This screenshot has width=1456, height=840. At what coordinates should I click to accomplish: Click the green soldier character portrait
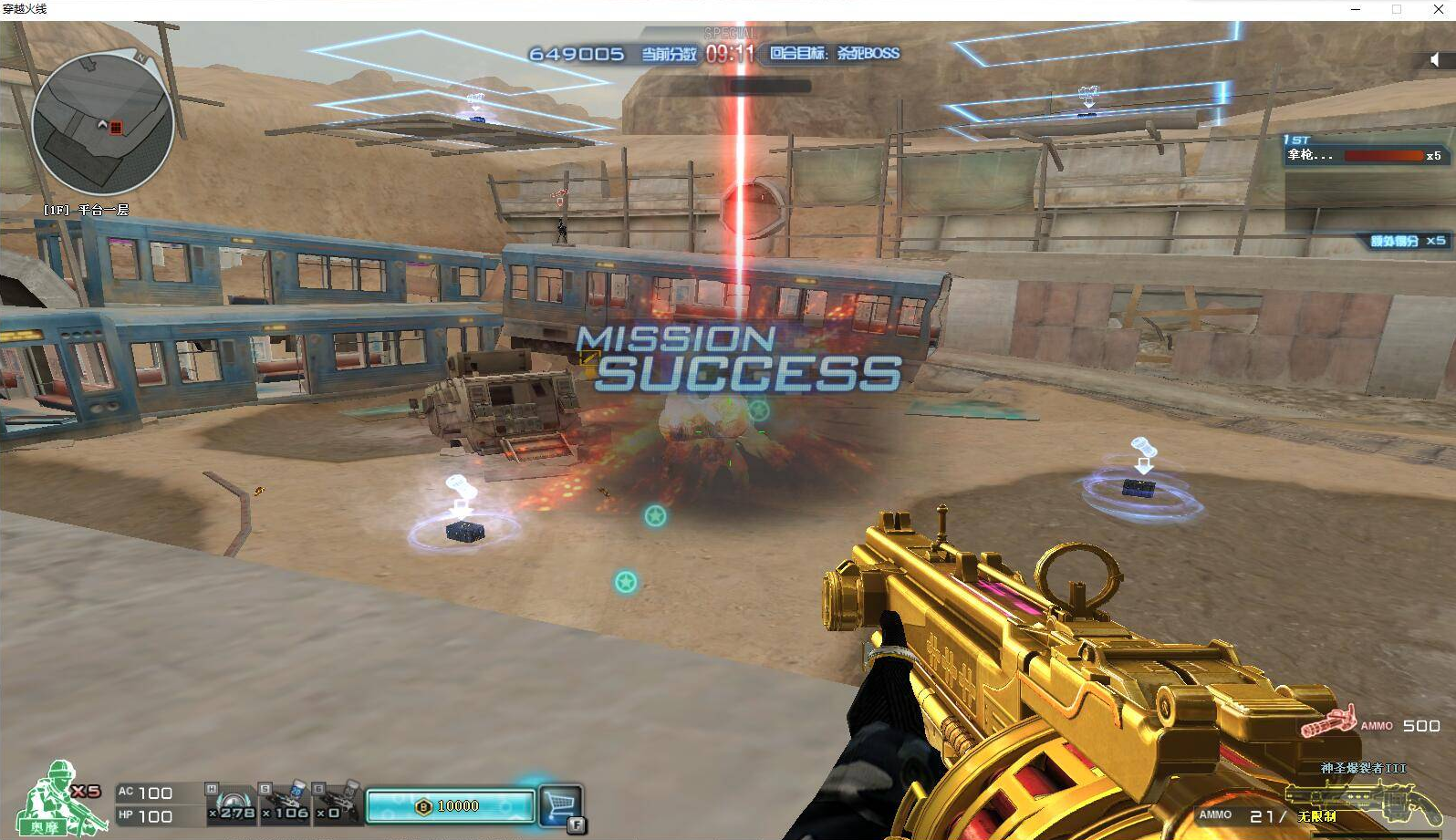(59, 798)
